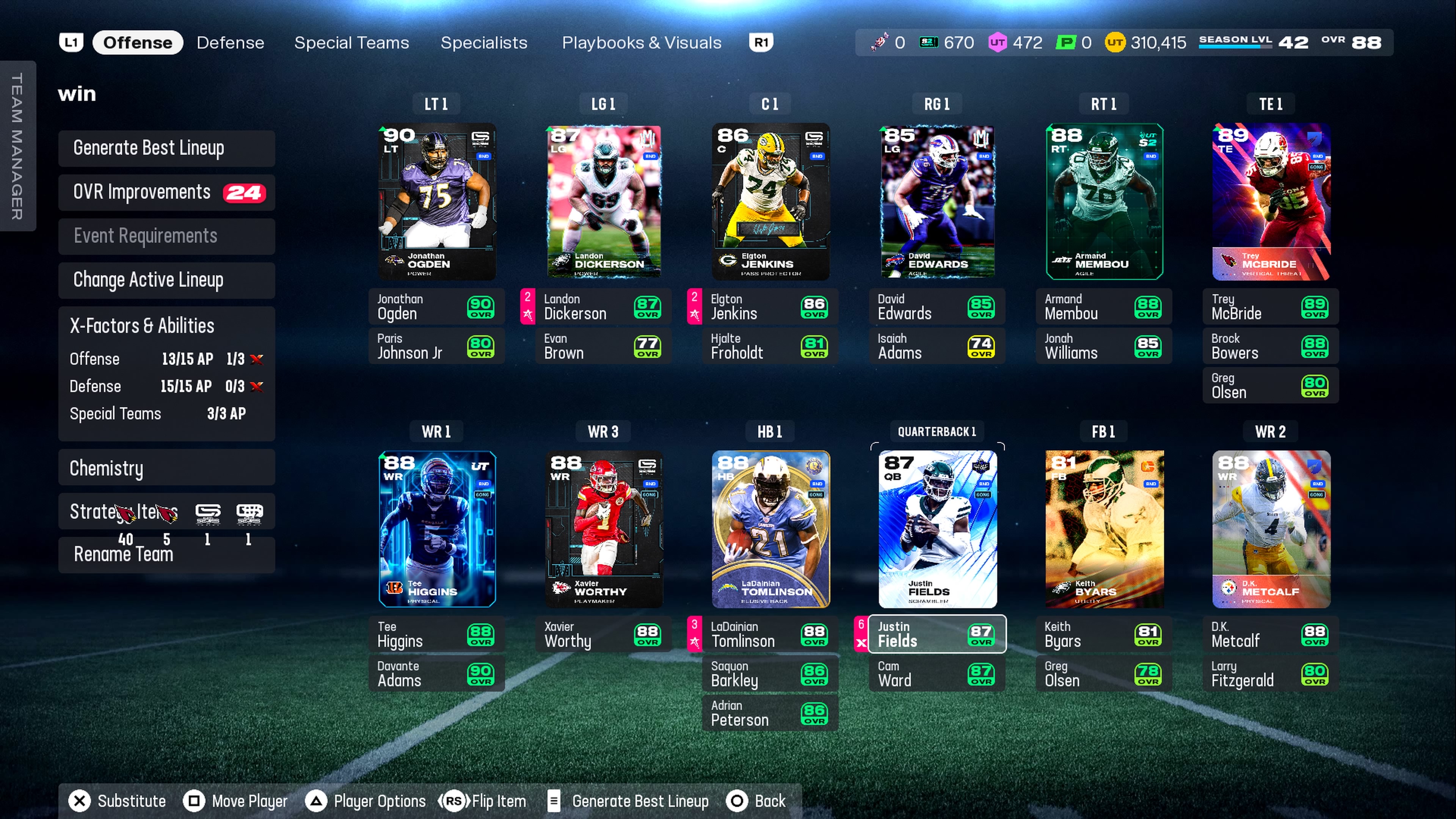This screenshot has height=819, width=1456.
Task: Select the Specialists tab
Action: coord(483,42)
